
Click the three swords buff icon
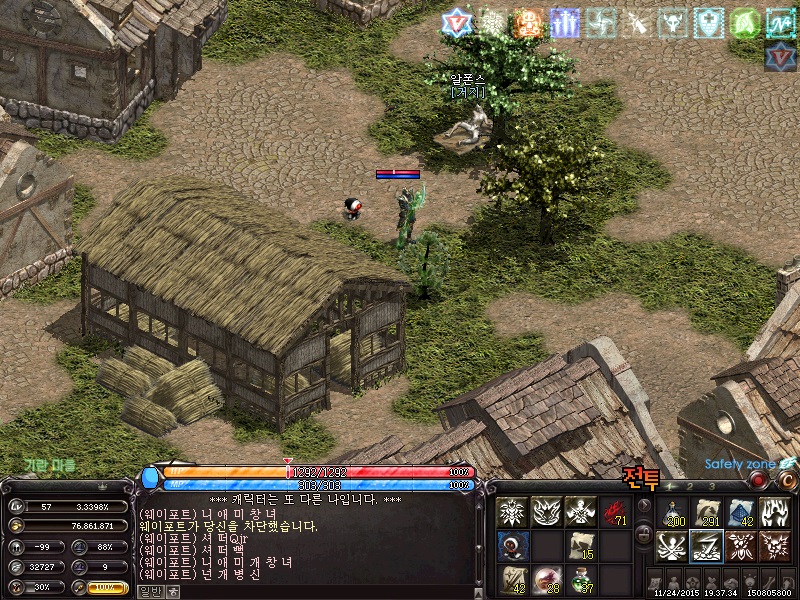coord(565,23)
